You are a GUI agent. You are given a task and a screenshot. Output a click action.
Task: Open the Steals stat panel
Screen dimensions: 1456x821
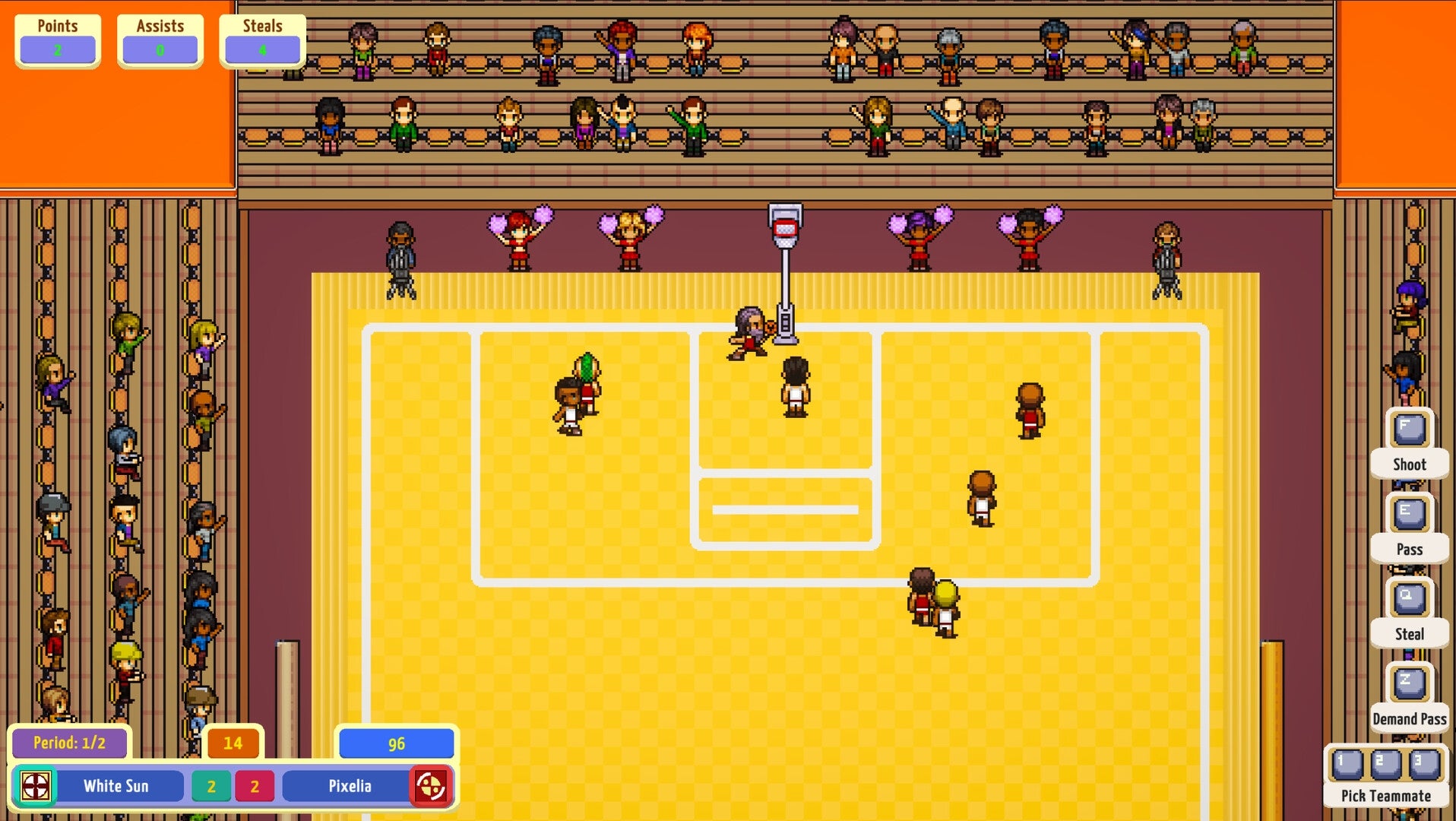coord(262,38)
